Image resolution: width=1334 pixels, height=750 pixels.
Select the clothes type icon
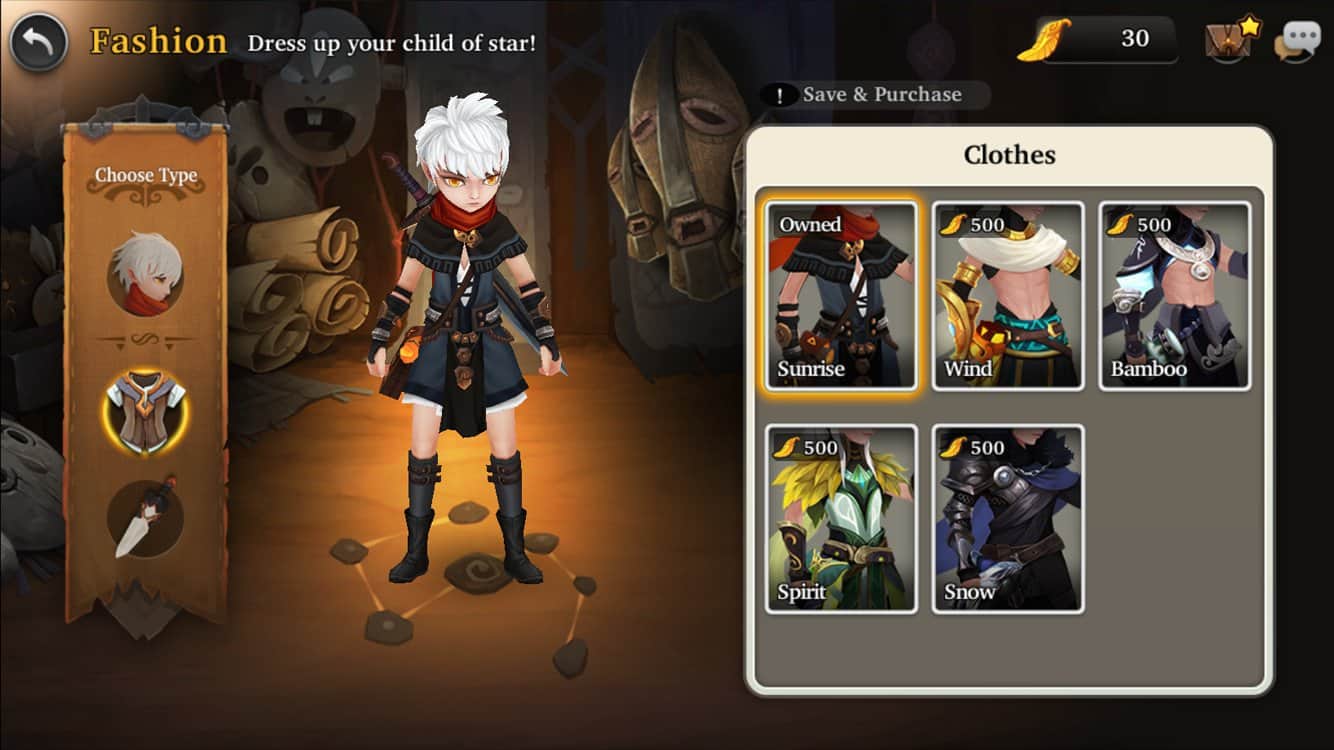(x=146, y=411)
